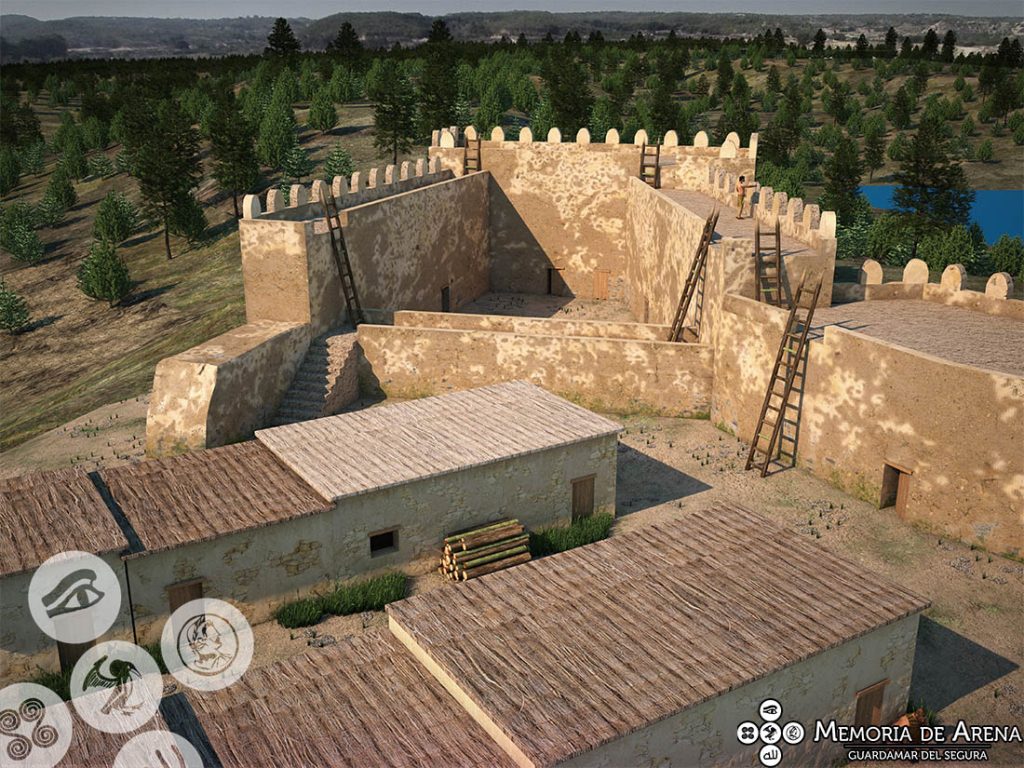
Task: Open the coin portrait profile icon
Action: (207, 644)
